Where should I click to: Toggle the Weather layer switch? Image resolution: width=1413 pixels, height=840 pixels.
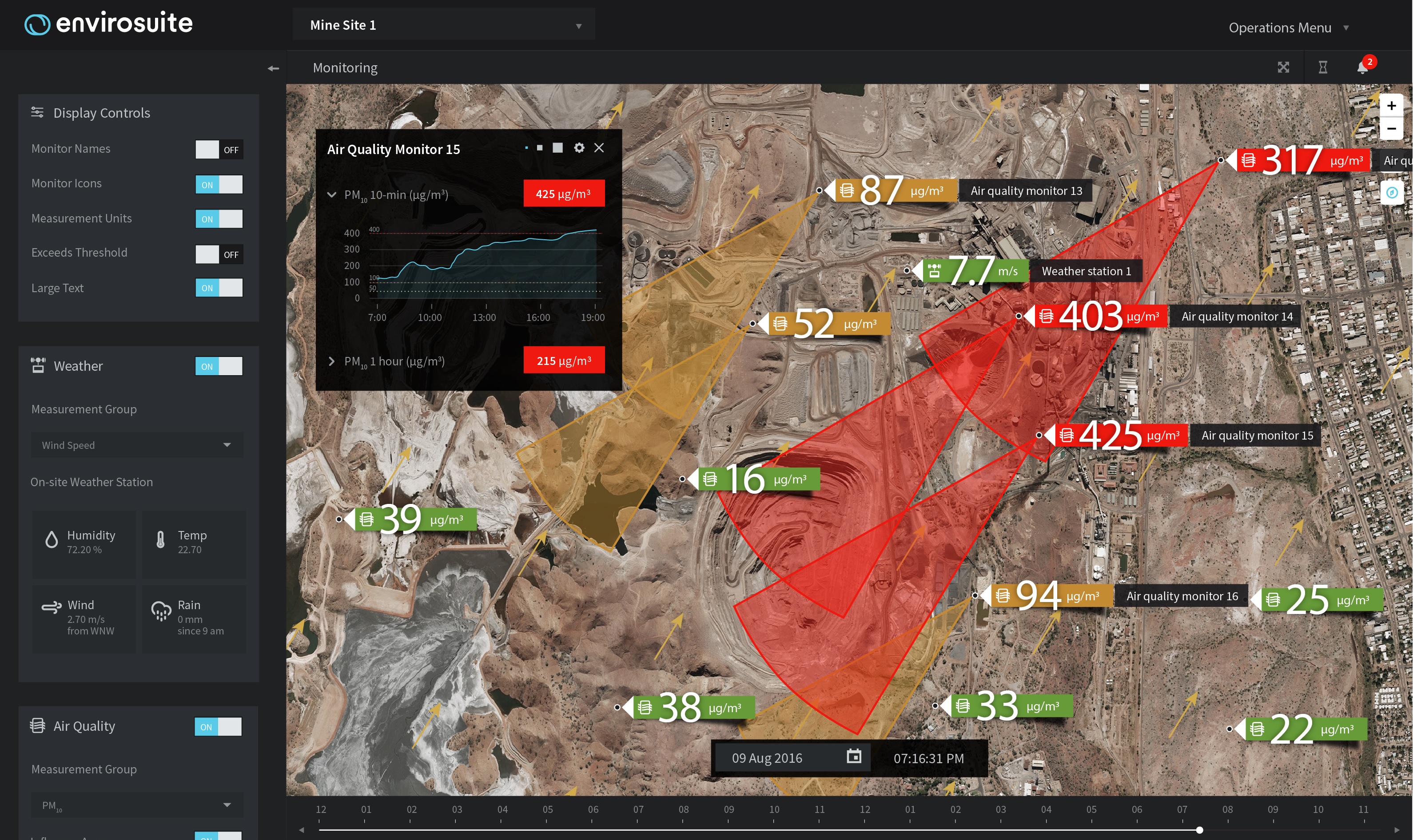(219, 366)
